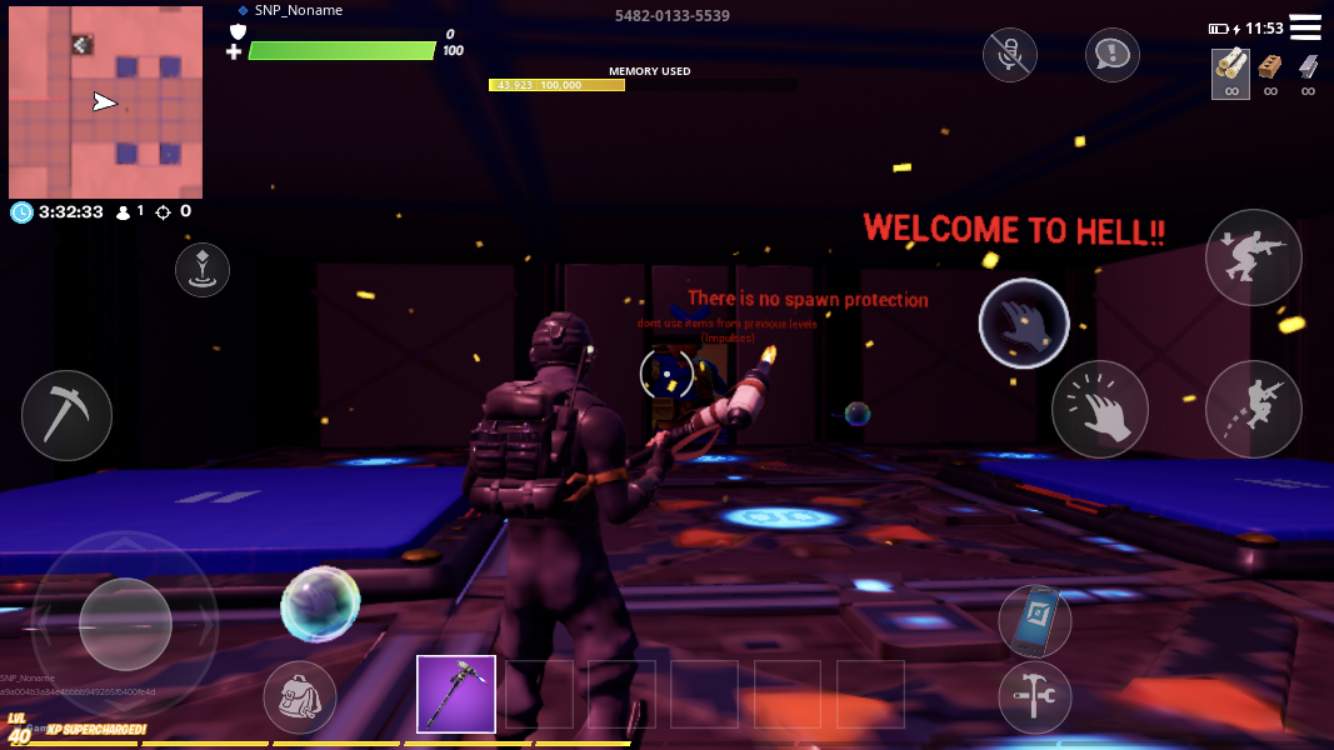
Task: Tap the muted microphone icon
Action: 1009,55
